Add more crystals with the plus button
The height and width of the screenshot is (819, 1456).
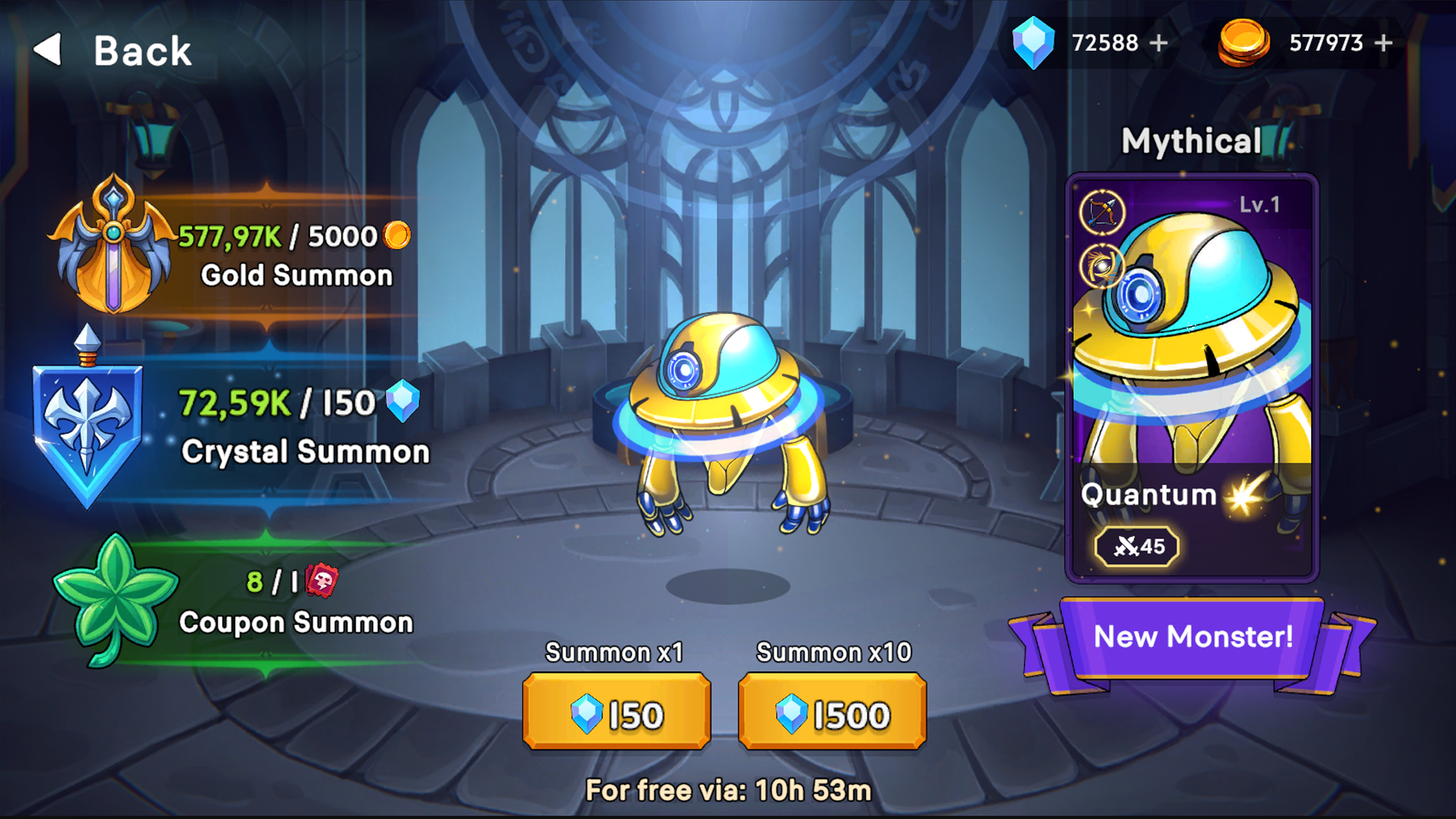point(1159,43)
